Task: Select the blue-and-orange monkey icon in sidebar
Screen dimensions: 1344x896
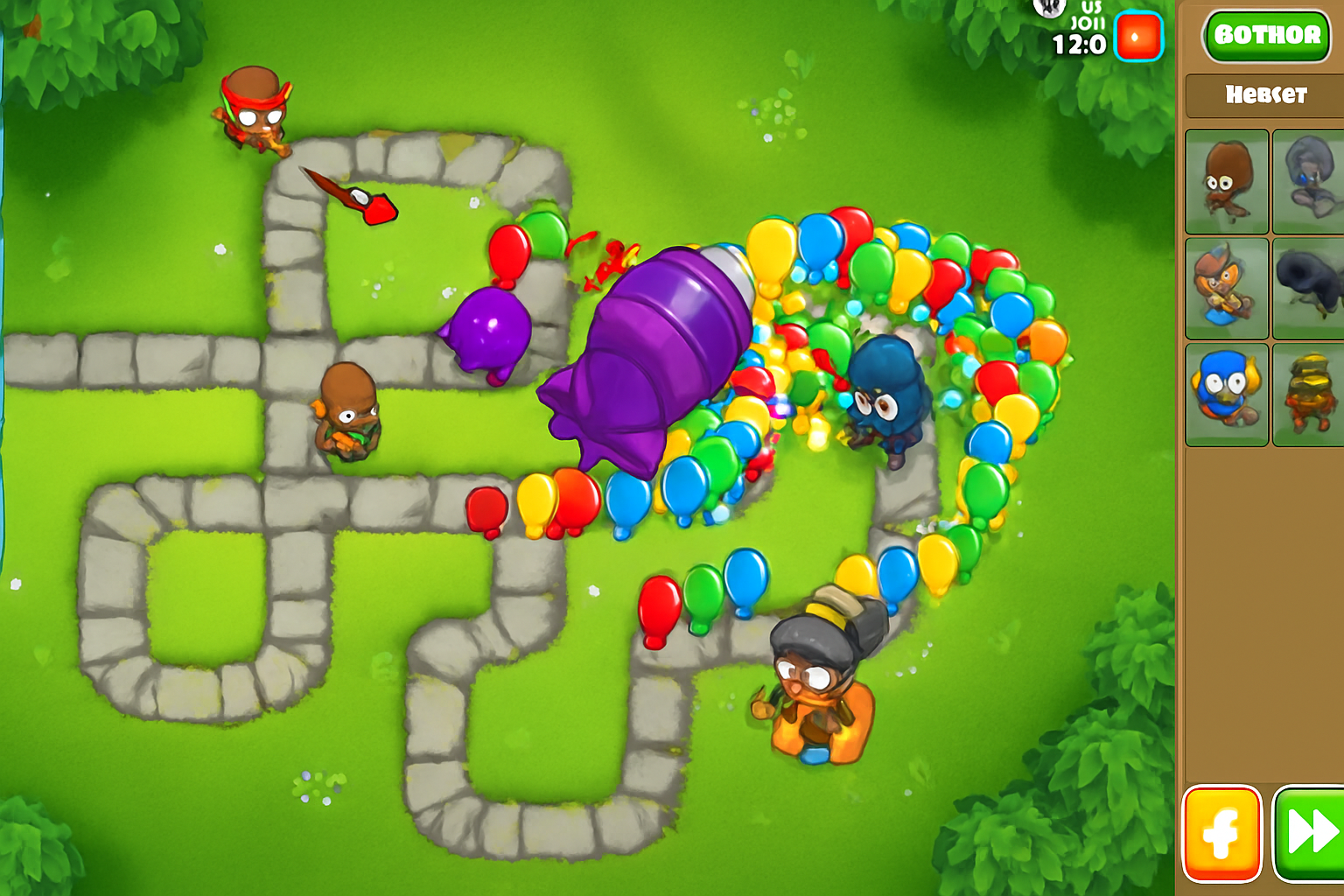Action: [x=1225, y=394]
